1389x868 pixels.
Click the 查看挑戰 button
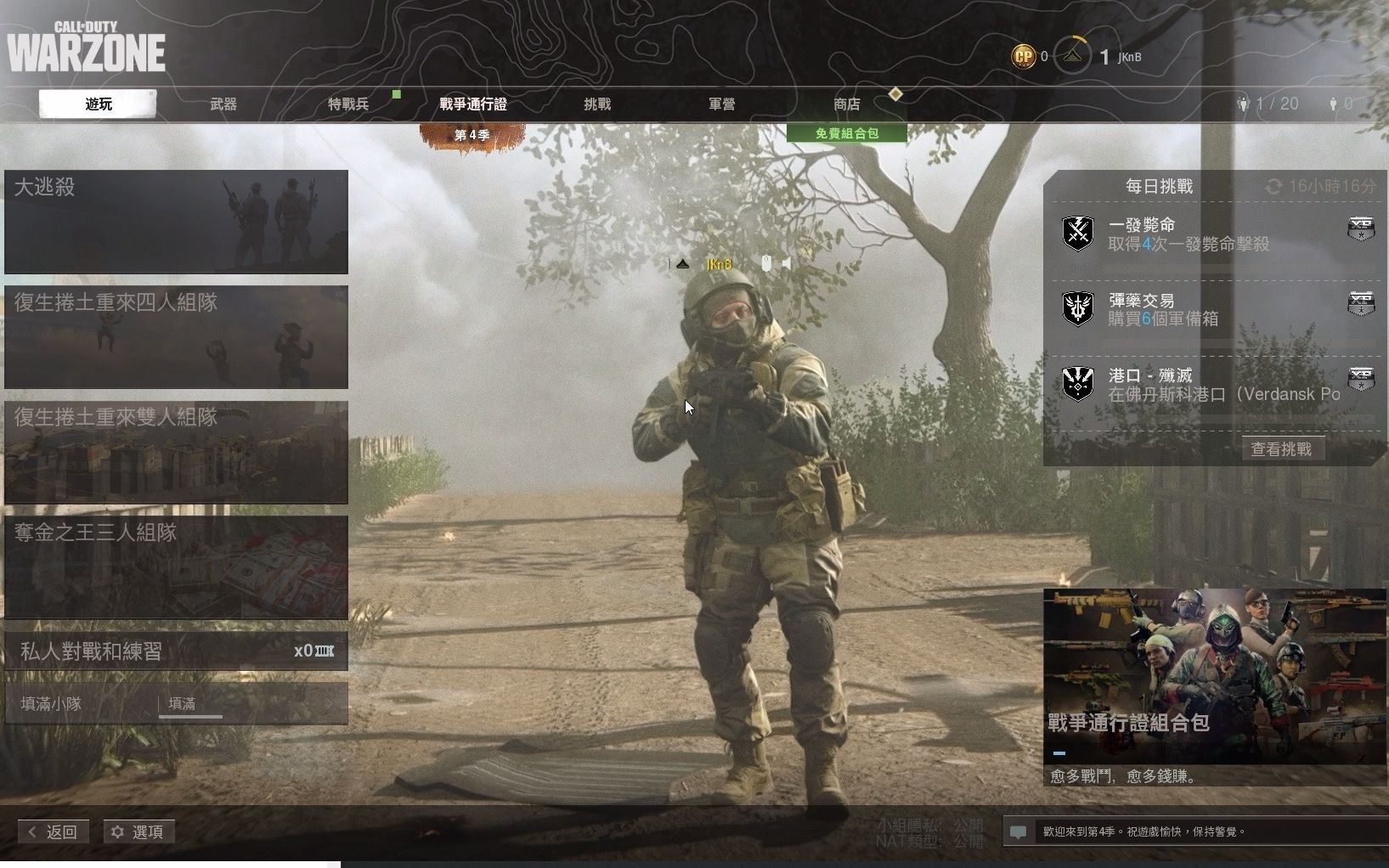click(1281, 449)
